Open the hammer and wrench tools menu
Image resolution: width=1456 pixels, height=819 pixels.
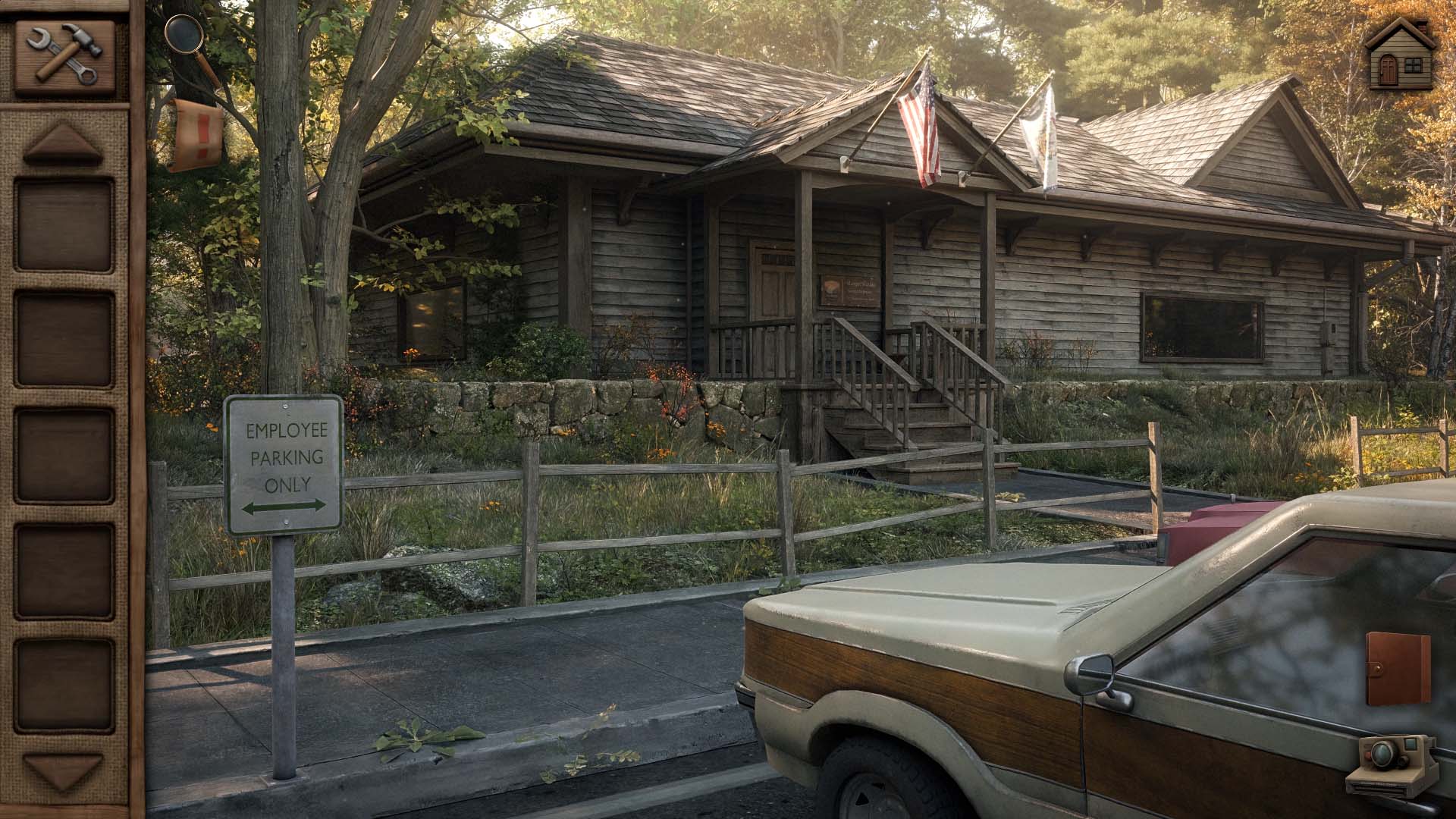[x=64, y=55]
